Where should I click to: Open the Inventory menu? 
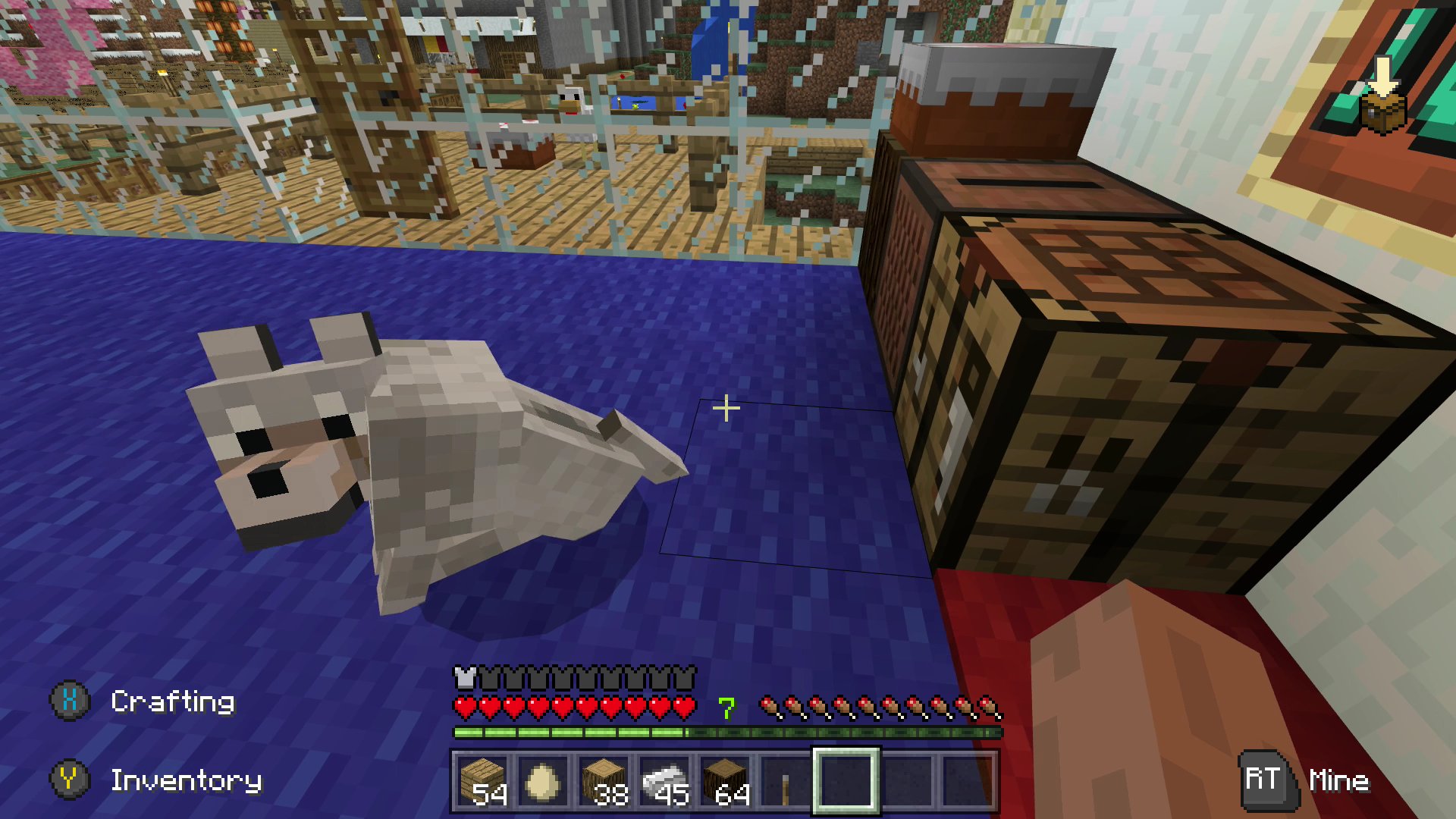[187, 781]
